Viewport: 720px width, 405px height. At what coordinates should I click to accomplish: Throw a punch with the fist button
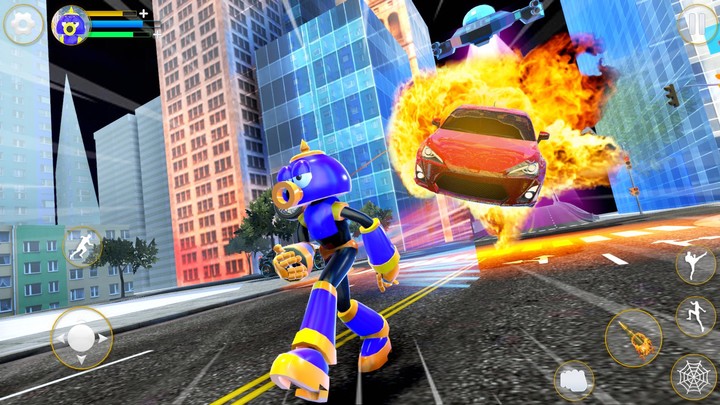(574, 380)
